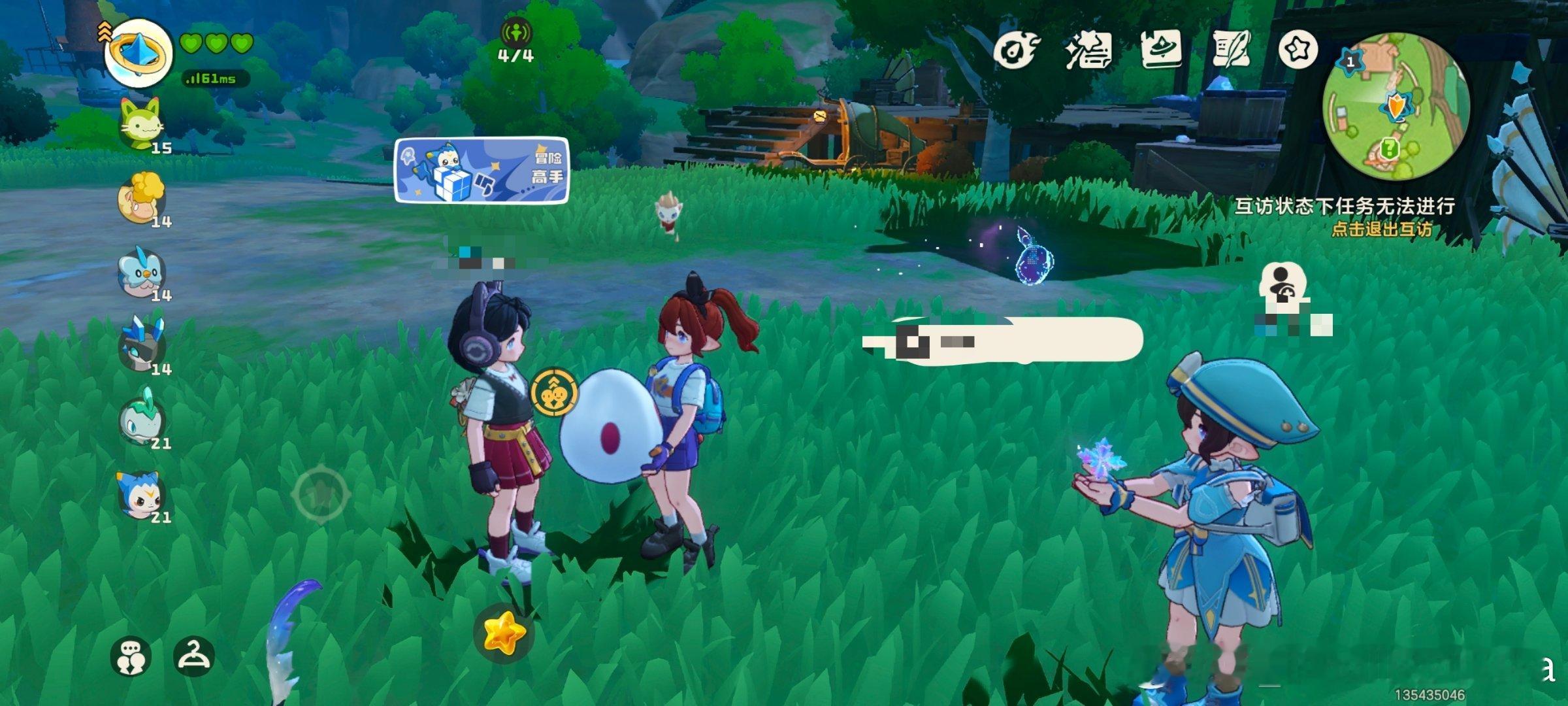Open the player avatar profile with blue crystal
Screen dimensions: 1568x706
click(138, 54)
